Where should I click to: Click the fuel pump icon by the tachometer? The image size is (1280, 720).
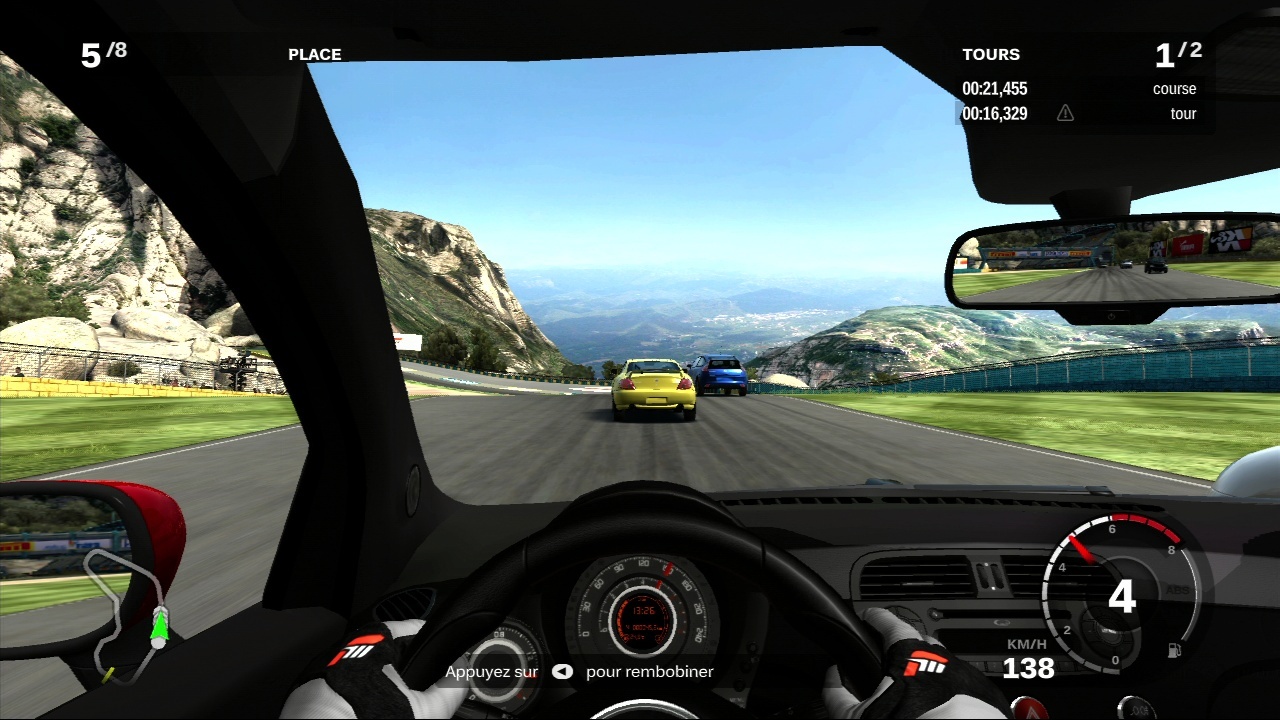1174,650
